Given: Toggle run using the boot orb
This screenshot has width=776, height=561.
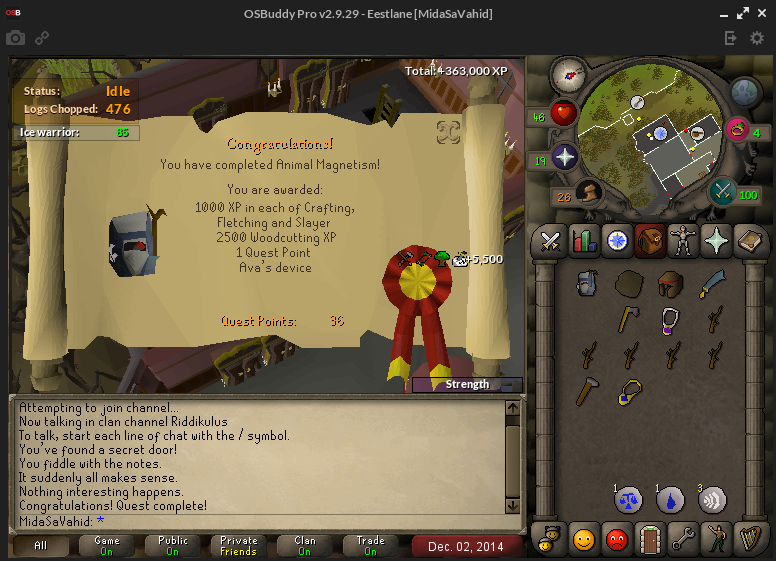Looking at the screenshot, I should tap(589, 192).
